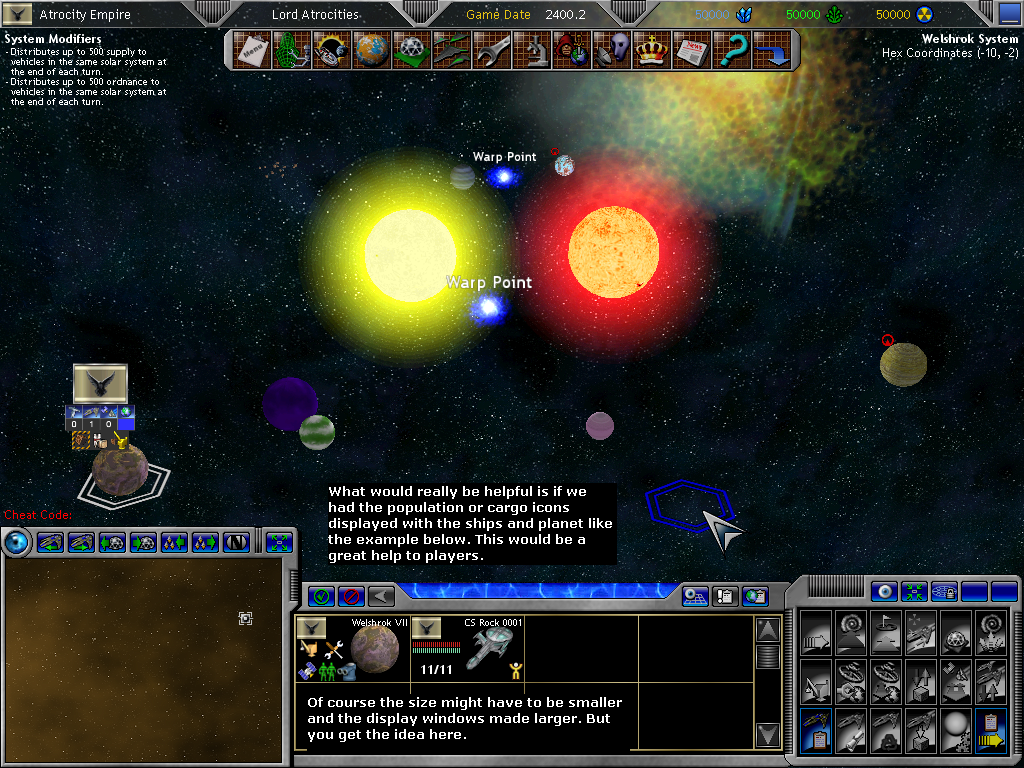Viewport: 1024px width, 768px height.
Task: Open the alien head and satellite dish icon
Action: point(611,50)
